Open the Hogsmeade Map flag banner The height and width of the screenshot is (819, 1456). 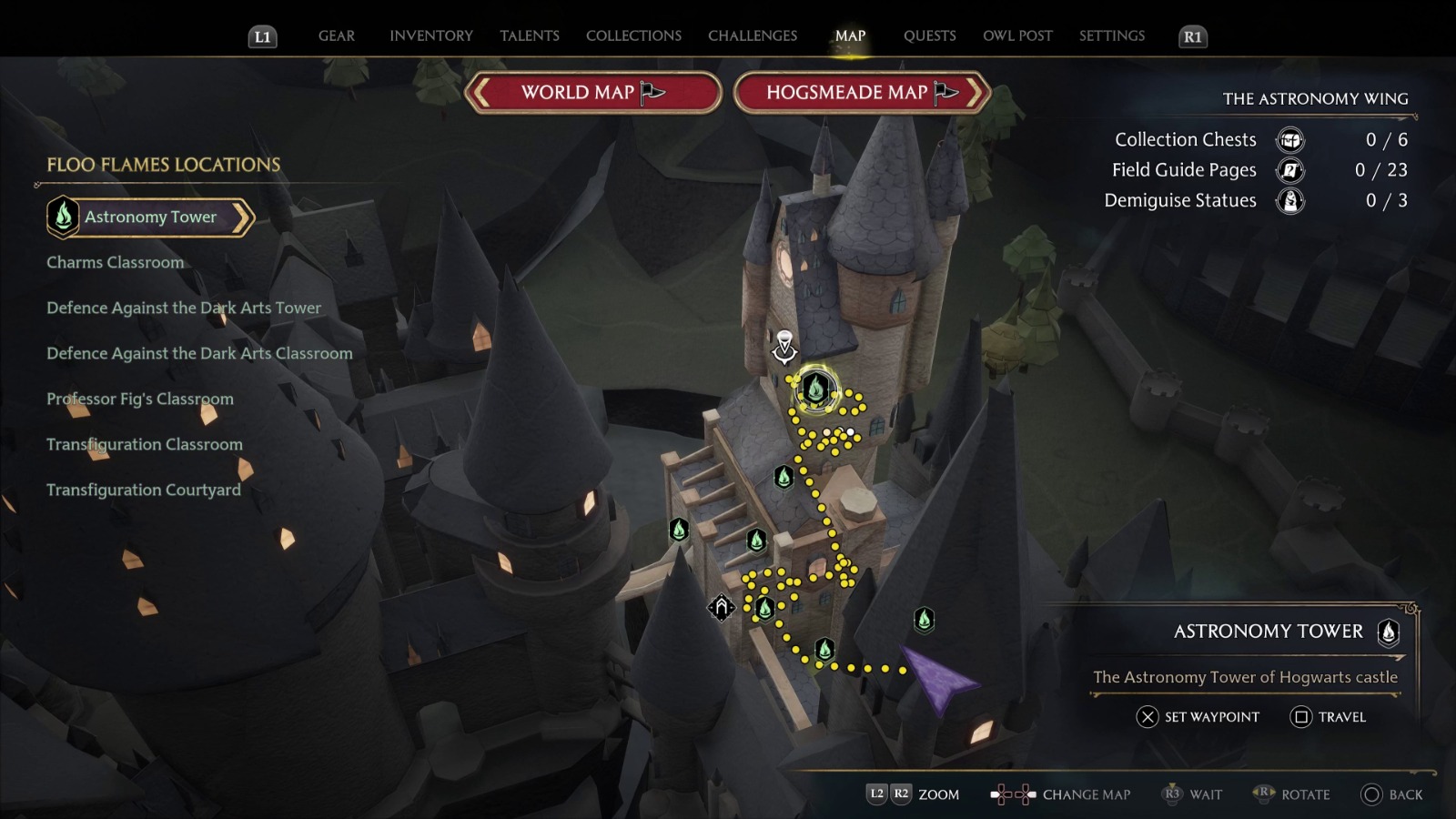coord(859,93)
